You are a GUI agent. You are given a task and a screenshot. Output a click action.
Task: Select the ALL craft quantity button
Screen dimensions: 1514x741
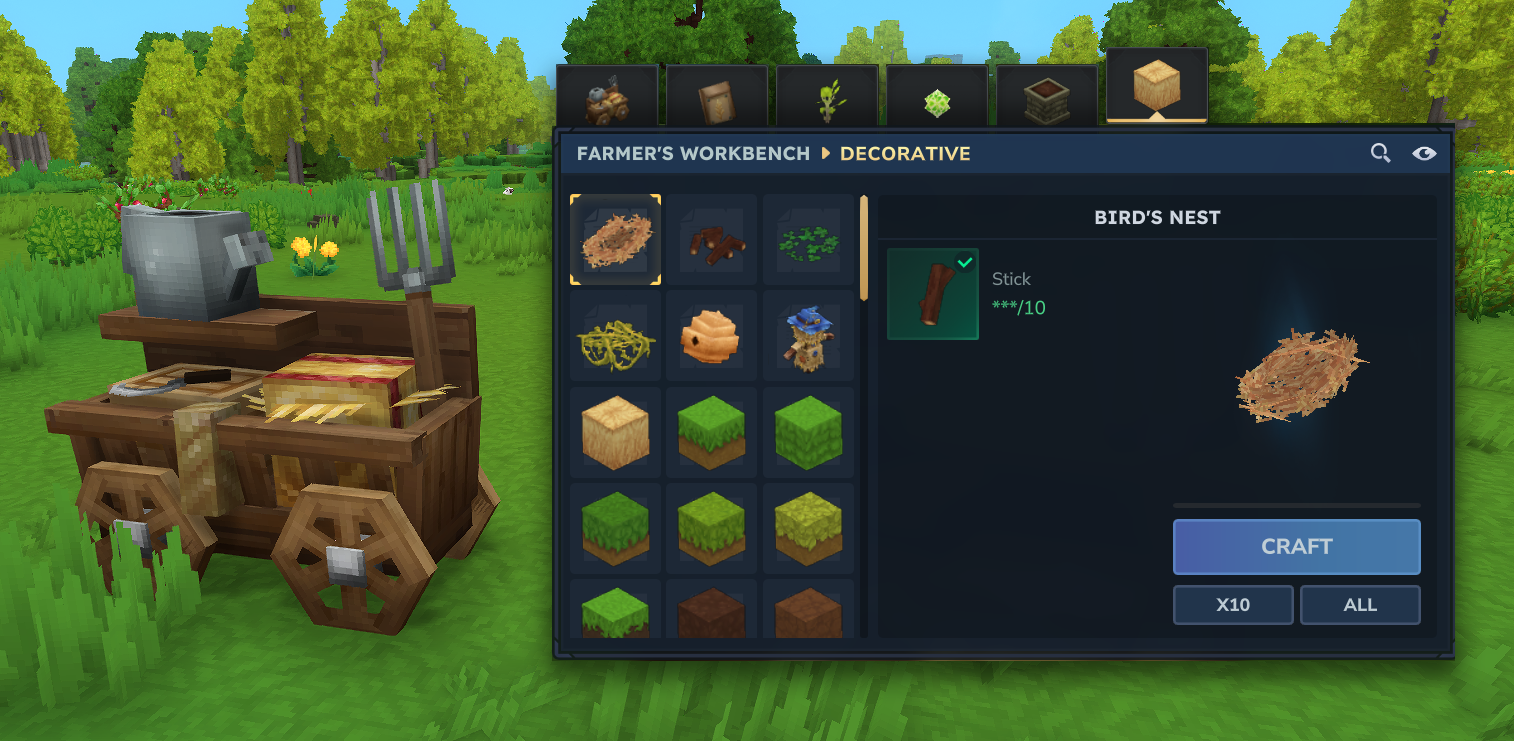click(1360, 605)
